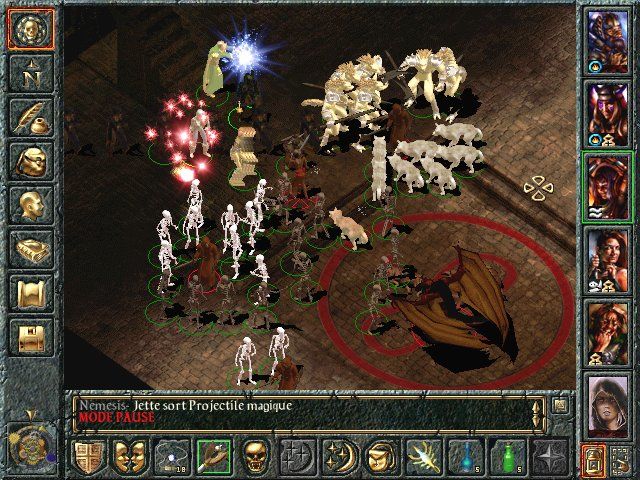
Task: Select the shield guard action button
Action: pyautogui.click(x=87, y=458)
